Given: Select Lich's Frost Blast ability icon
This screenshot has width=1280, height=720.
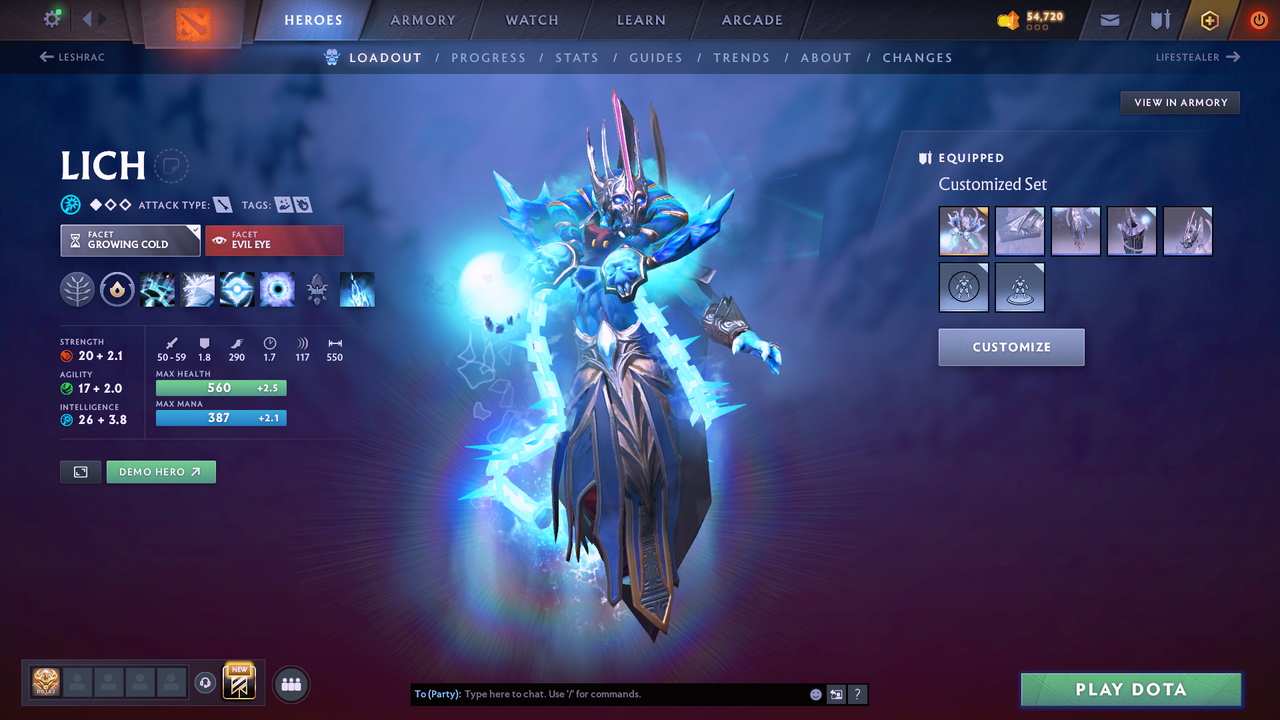Looking at the screenshot, I should coord(158,289).
